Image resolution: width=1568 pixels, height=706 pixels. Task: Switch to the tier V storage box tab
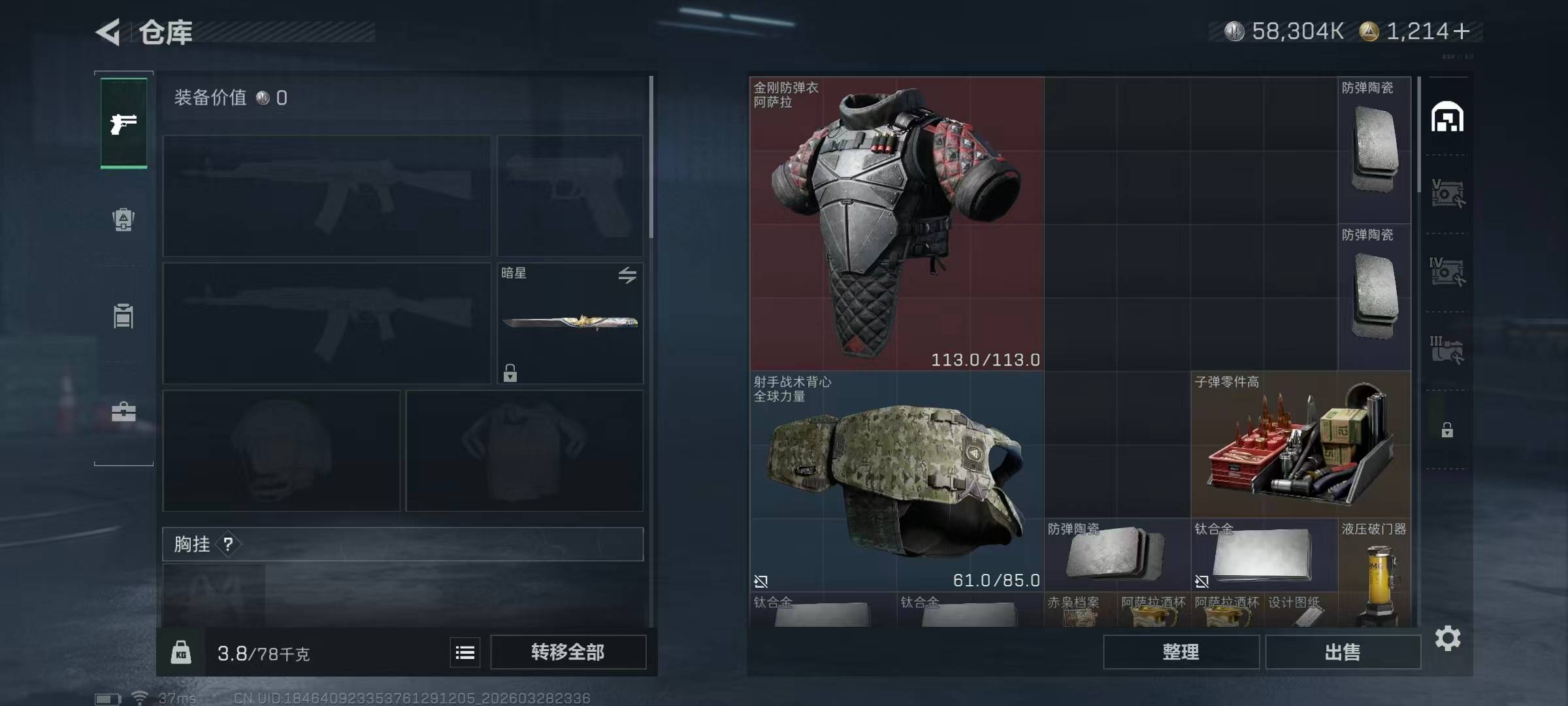(x=1447, y=193)
